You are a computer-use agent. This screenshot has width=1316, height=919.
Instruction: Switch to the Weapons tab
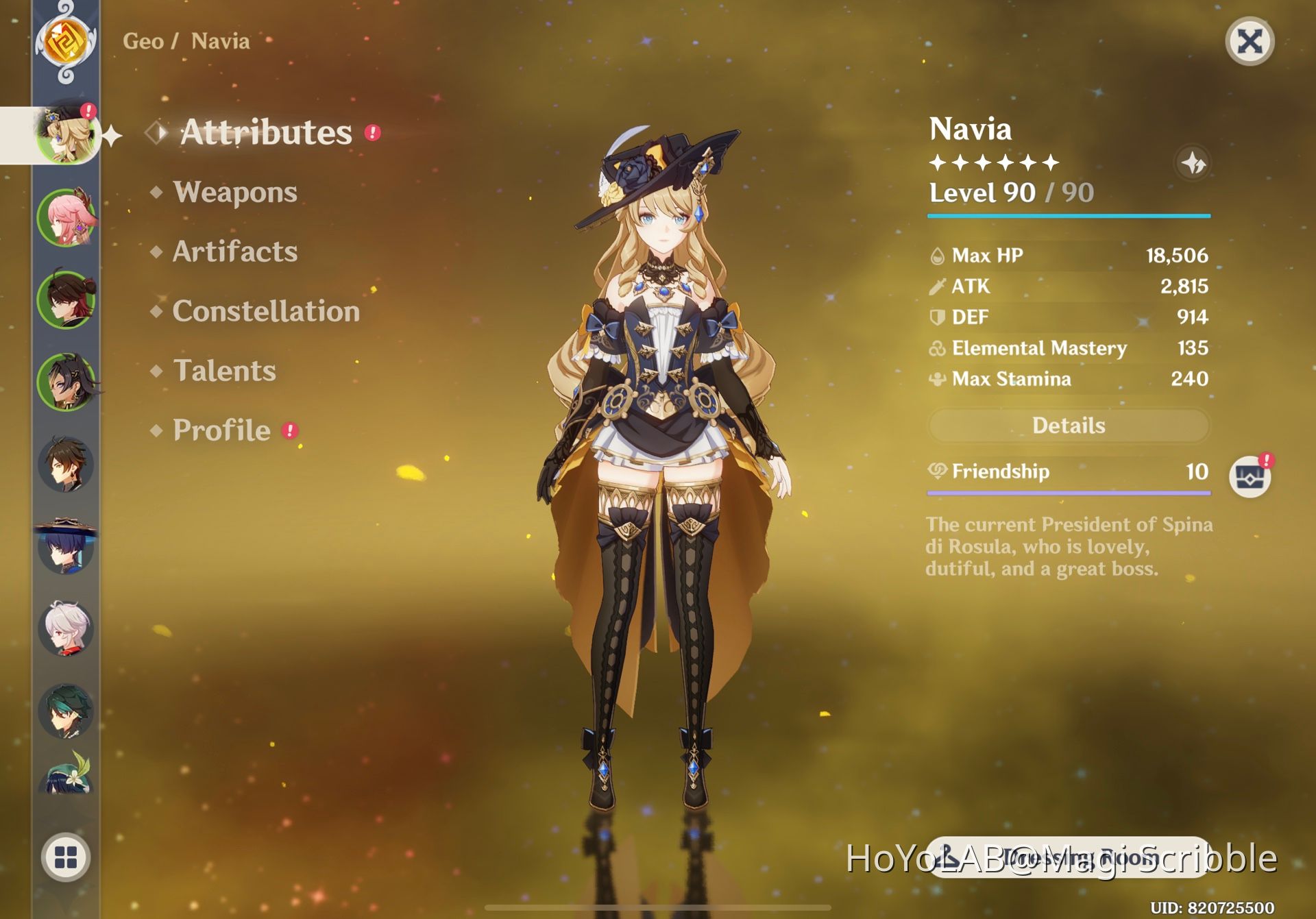point(234,193)
